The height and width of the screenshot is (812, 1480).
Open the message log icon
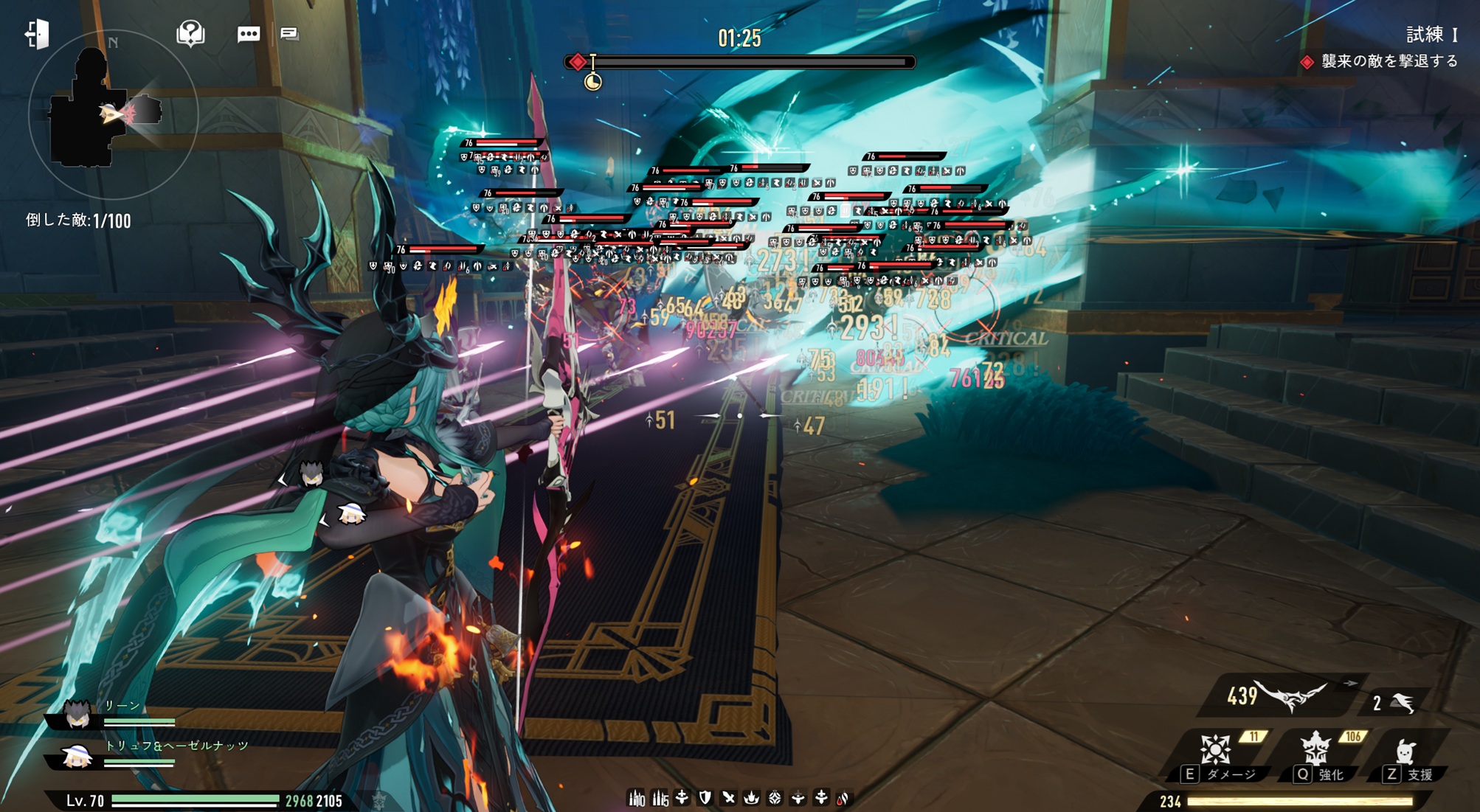(289, 34)
